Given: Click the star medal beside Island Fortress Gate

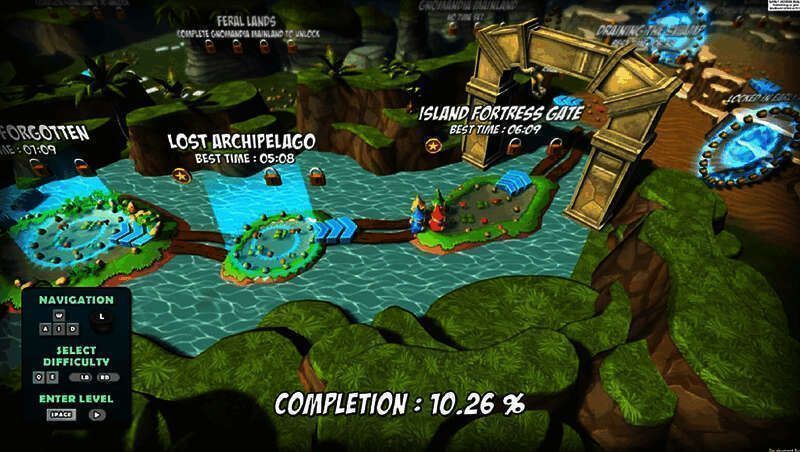Looking at the screenshot, I should 433,146.
